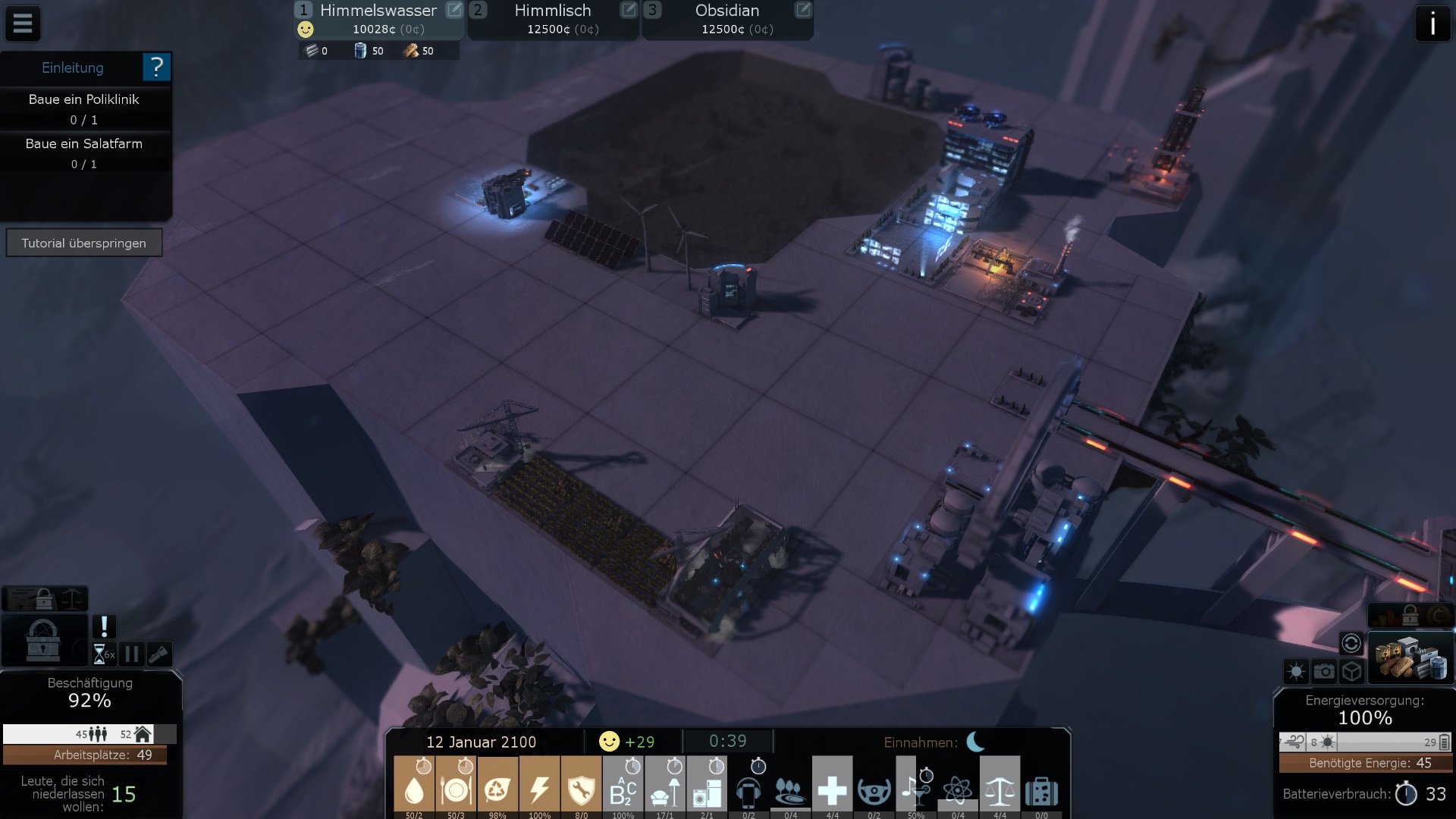Open the resources storage panel
The image size is (1456, 819).
(1410, 657)
